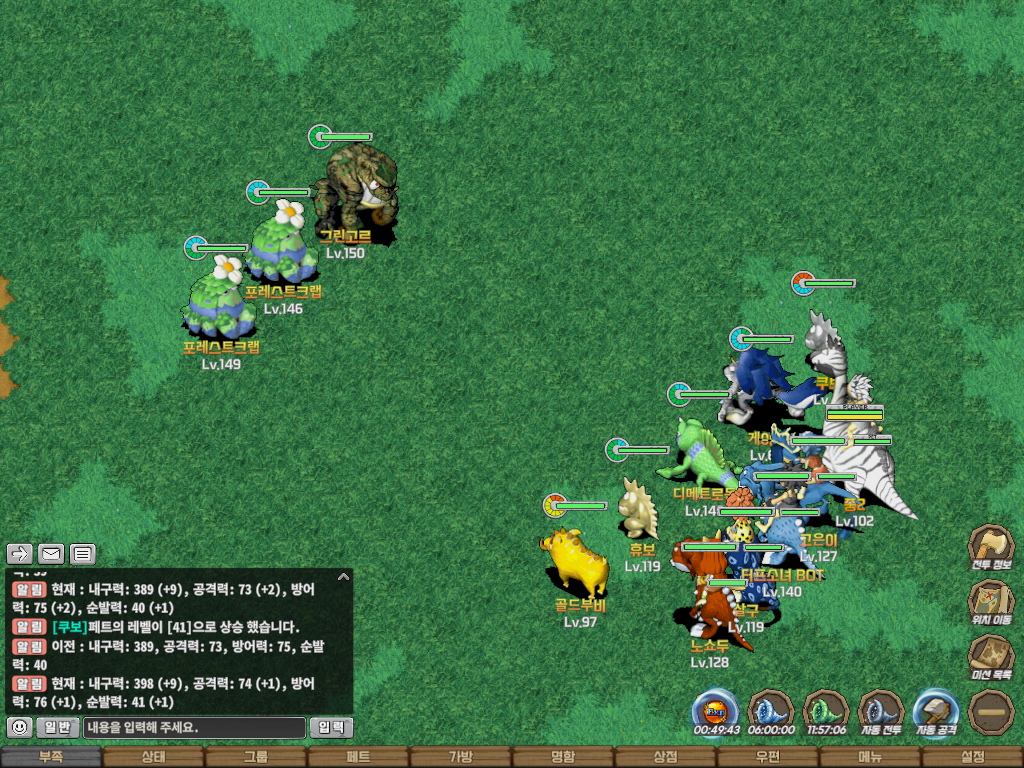1024x768 pixels.
Task: Click the 위치 이동 map travel icon
Action: pos(990,601)
